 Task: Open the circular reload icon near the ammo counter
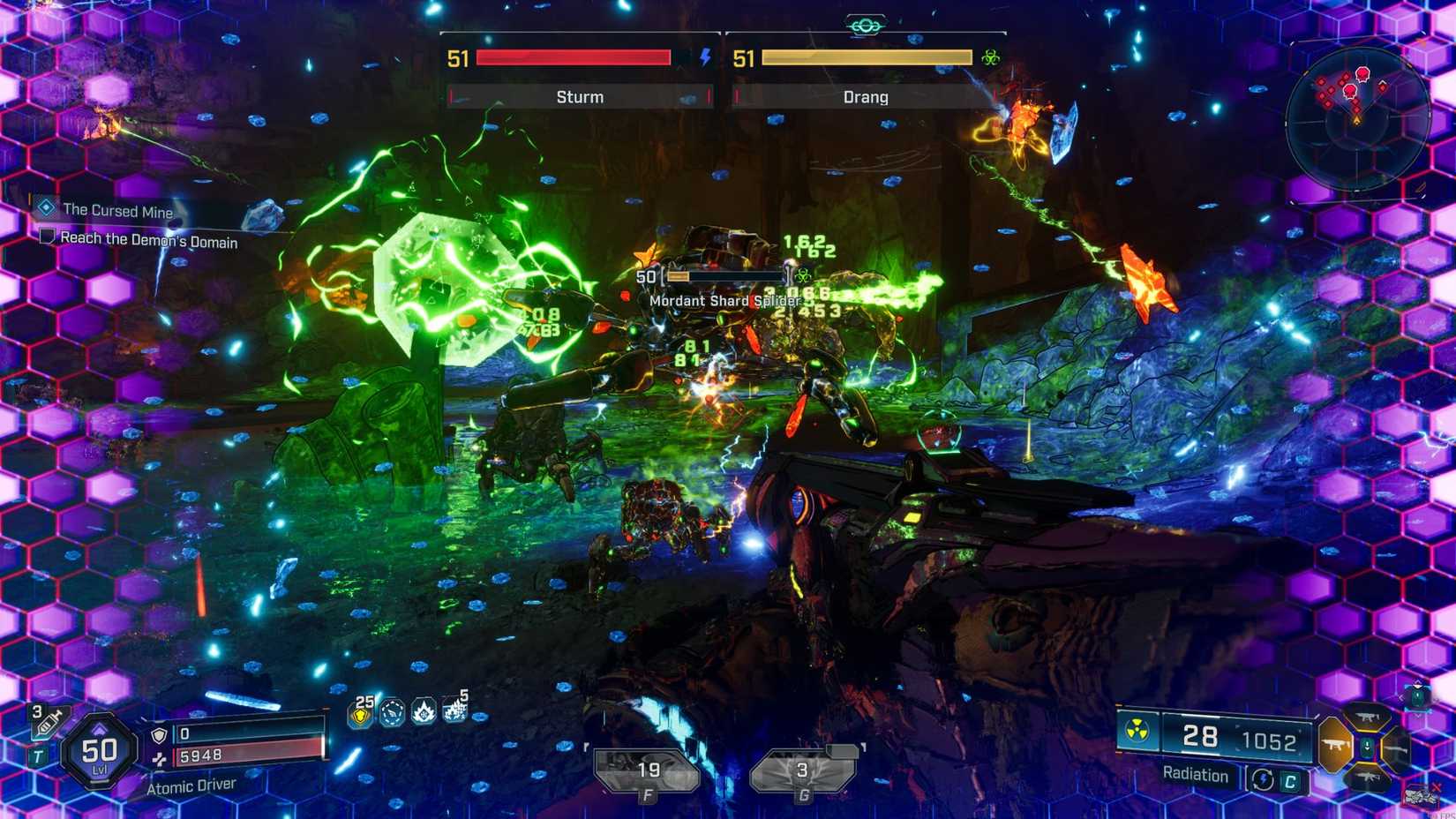pyautogui.click(x=1263, y=778)
